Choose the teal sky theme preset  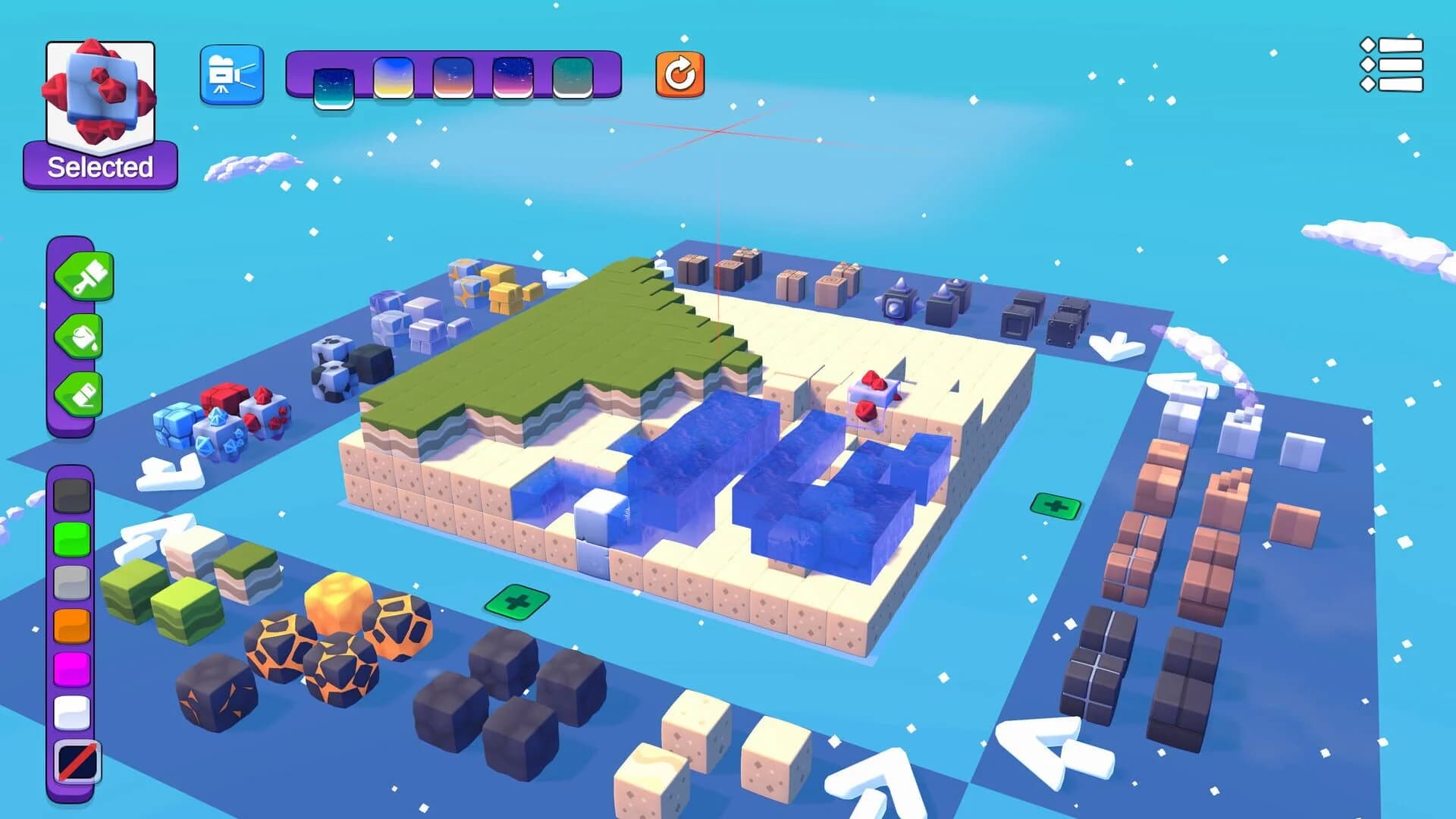(x=574, y=76)
